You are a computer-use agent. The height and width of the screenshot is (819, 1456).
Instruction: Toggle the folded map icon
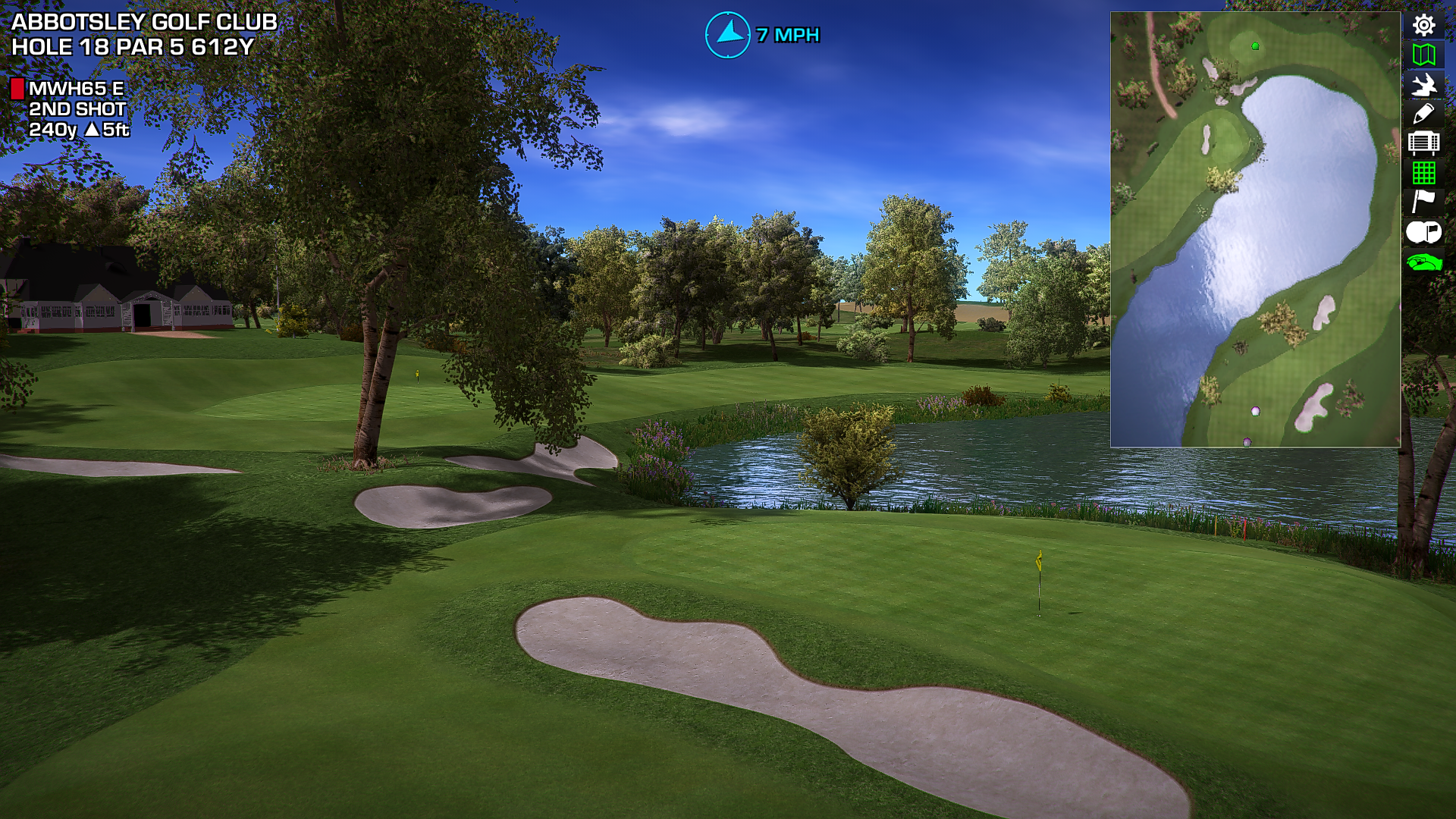pos(1423,55)
